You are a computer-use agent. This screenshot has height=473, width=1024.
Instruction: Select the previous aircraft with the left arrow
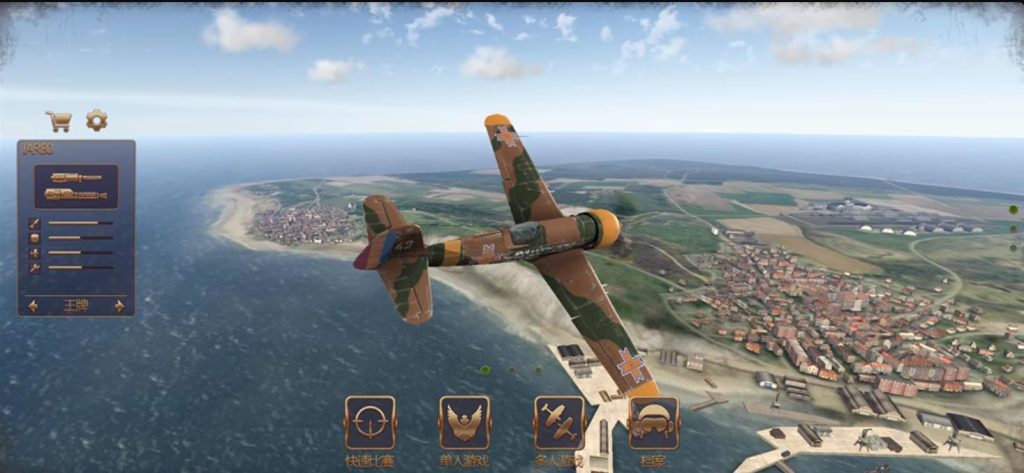coord(33,306)
